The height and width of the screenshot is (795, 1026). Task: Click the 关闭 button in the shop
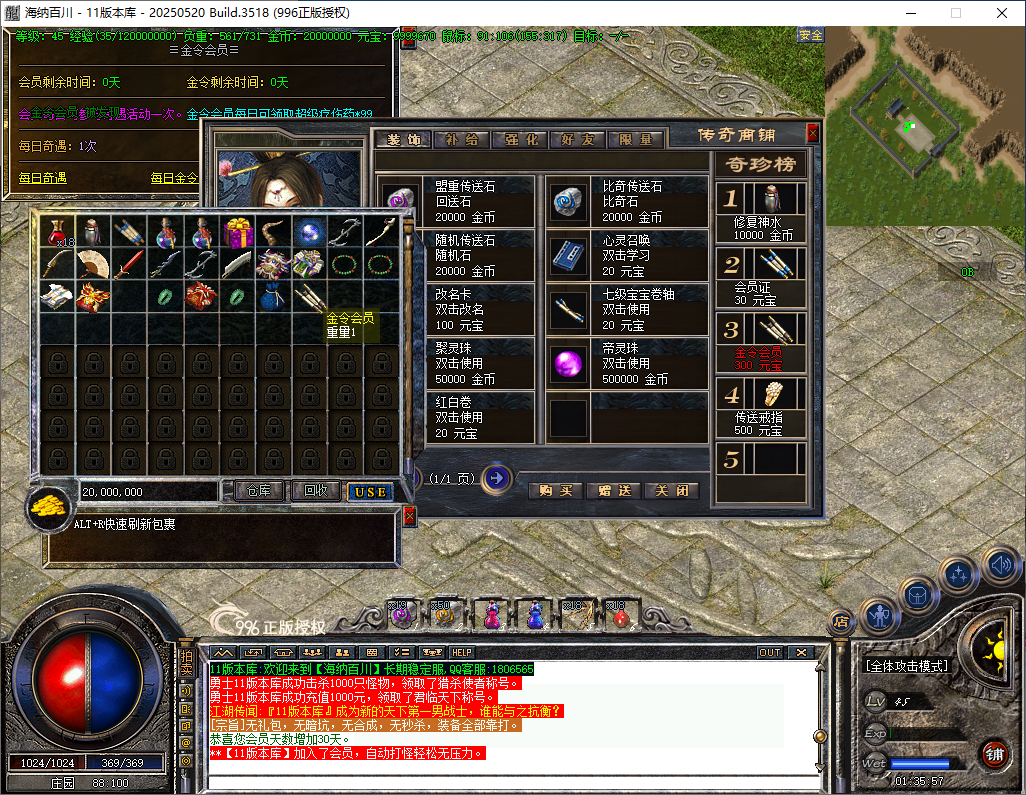point(671,491)
